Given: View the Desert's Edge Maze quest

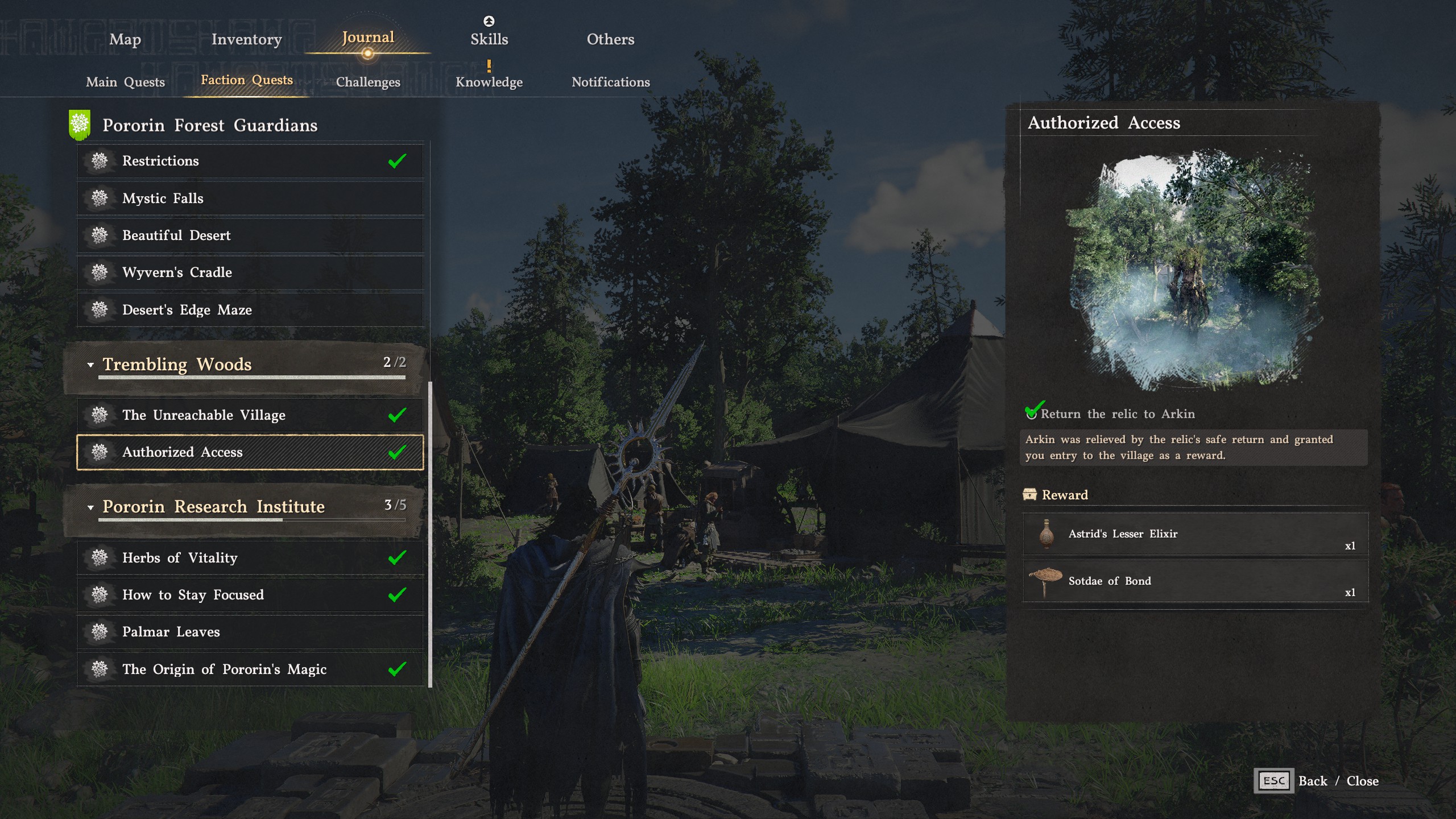Looking at the screenshot, I should [x=250, y=309].
